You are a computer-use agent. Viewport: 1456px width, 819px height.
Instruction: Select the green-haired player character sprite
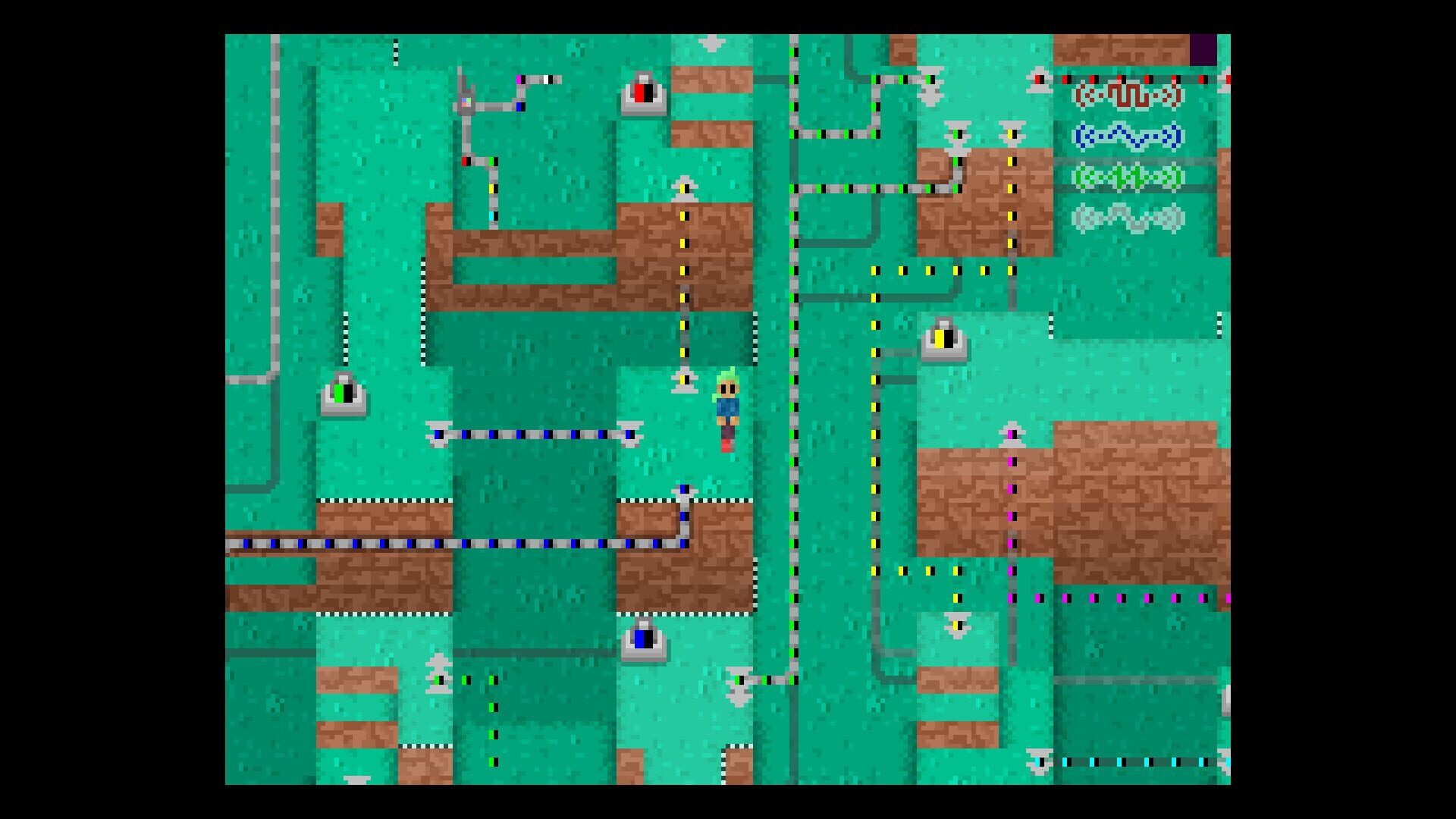pyautogui.click(x=726, y=409)
